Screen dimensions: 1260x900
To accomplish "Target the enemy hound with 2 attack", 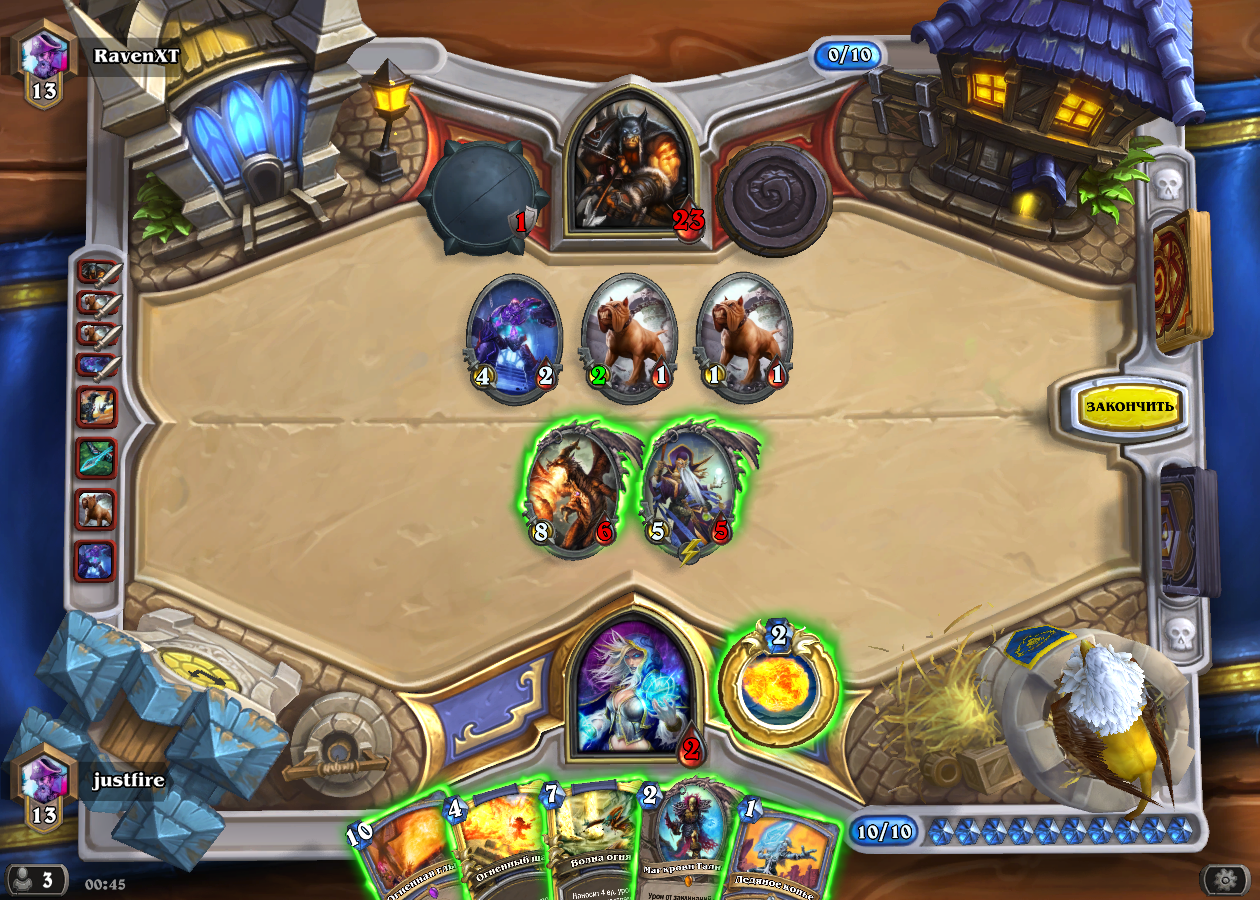I will coord(628,336).
